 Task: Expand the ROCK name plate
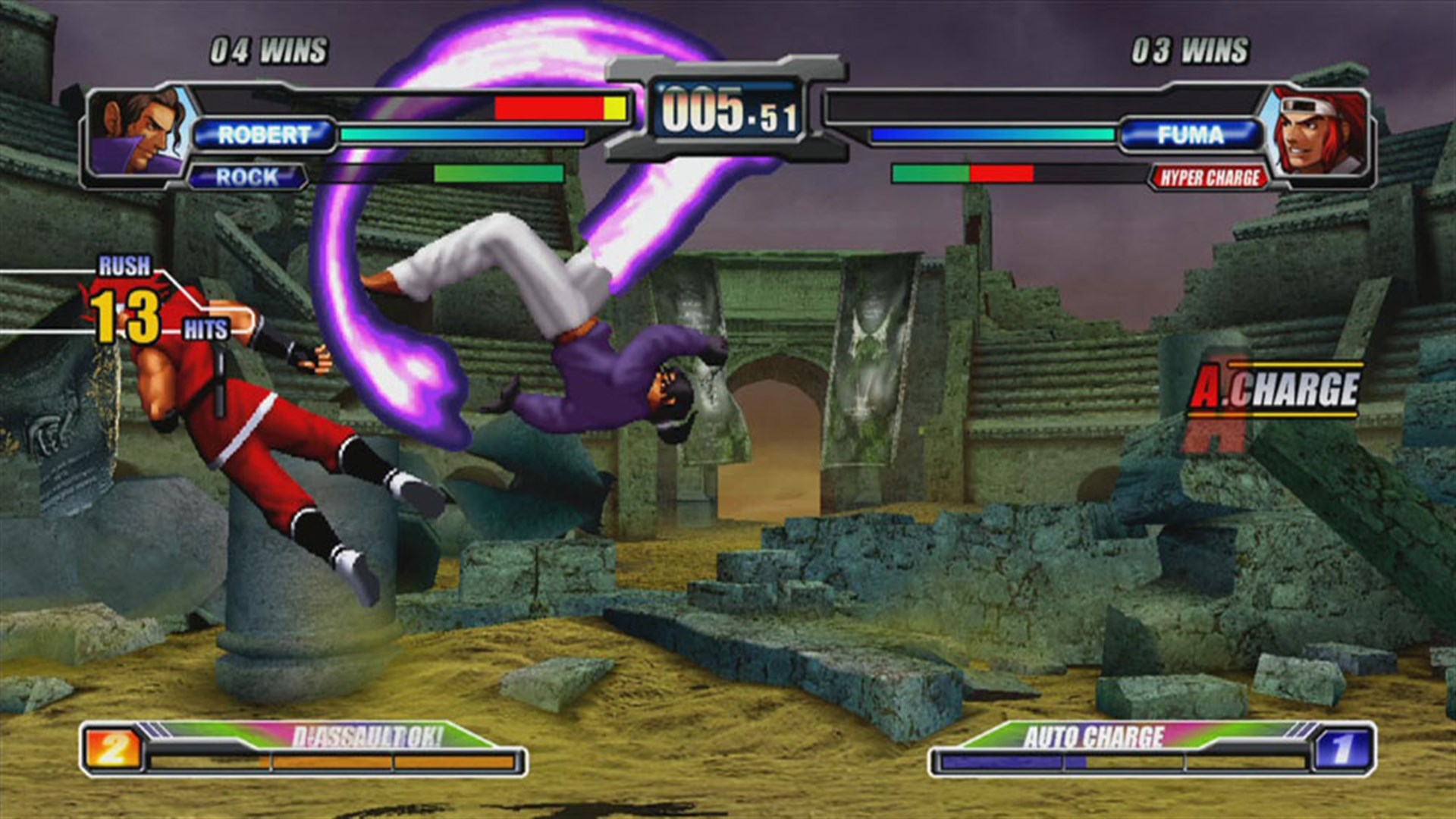[250, 175]
